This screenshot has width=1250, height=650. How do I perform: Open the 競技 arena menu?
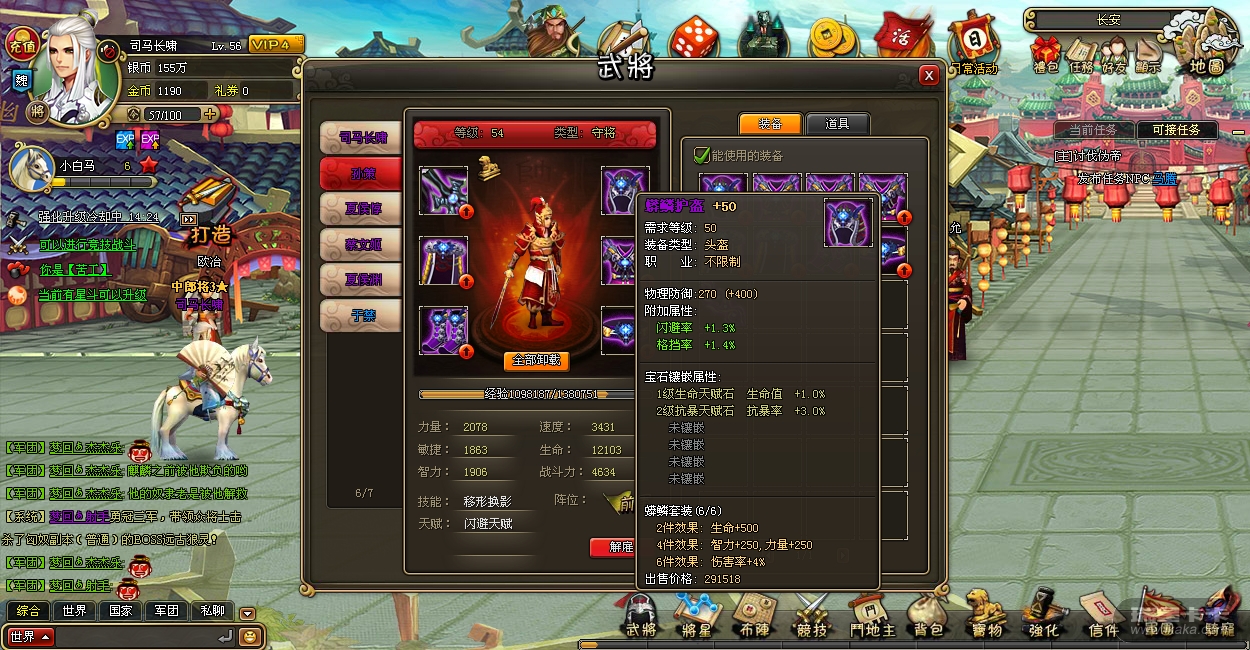click(x=812, y=617)
